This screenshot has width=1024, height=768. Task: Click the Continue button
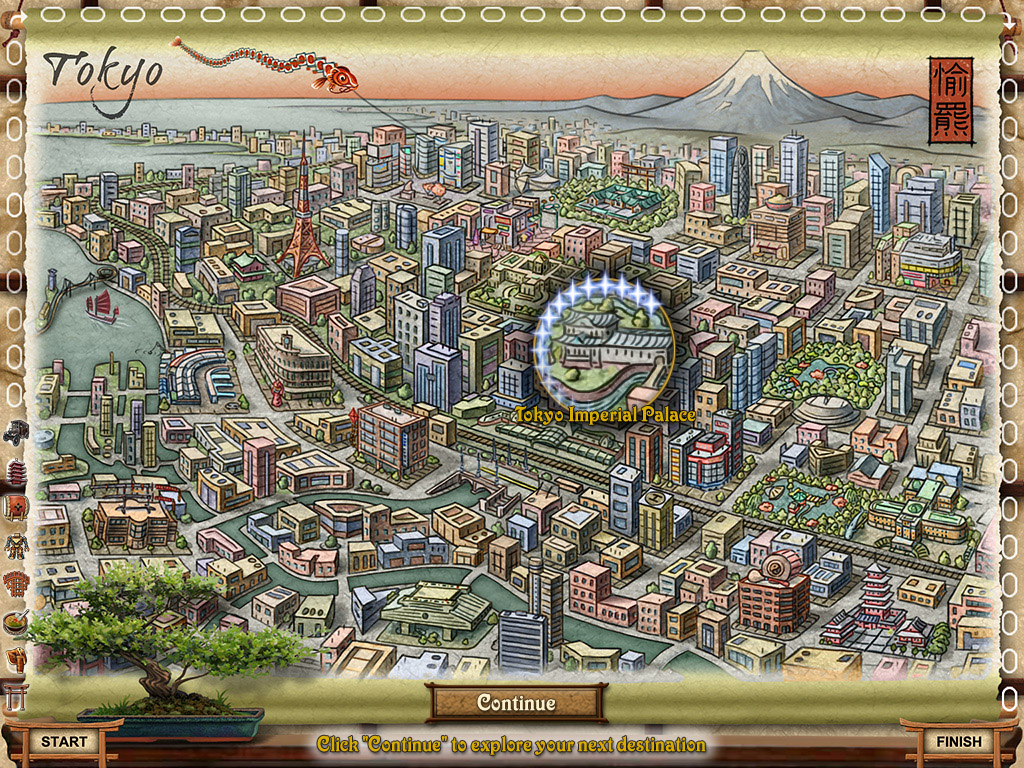516,702
